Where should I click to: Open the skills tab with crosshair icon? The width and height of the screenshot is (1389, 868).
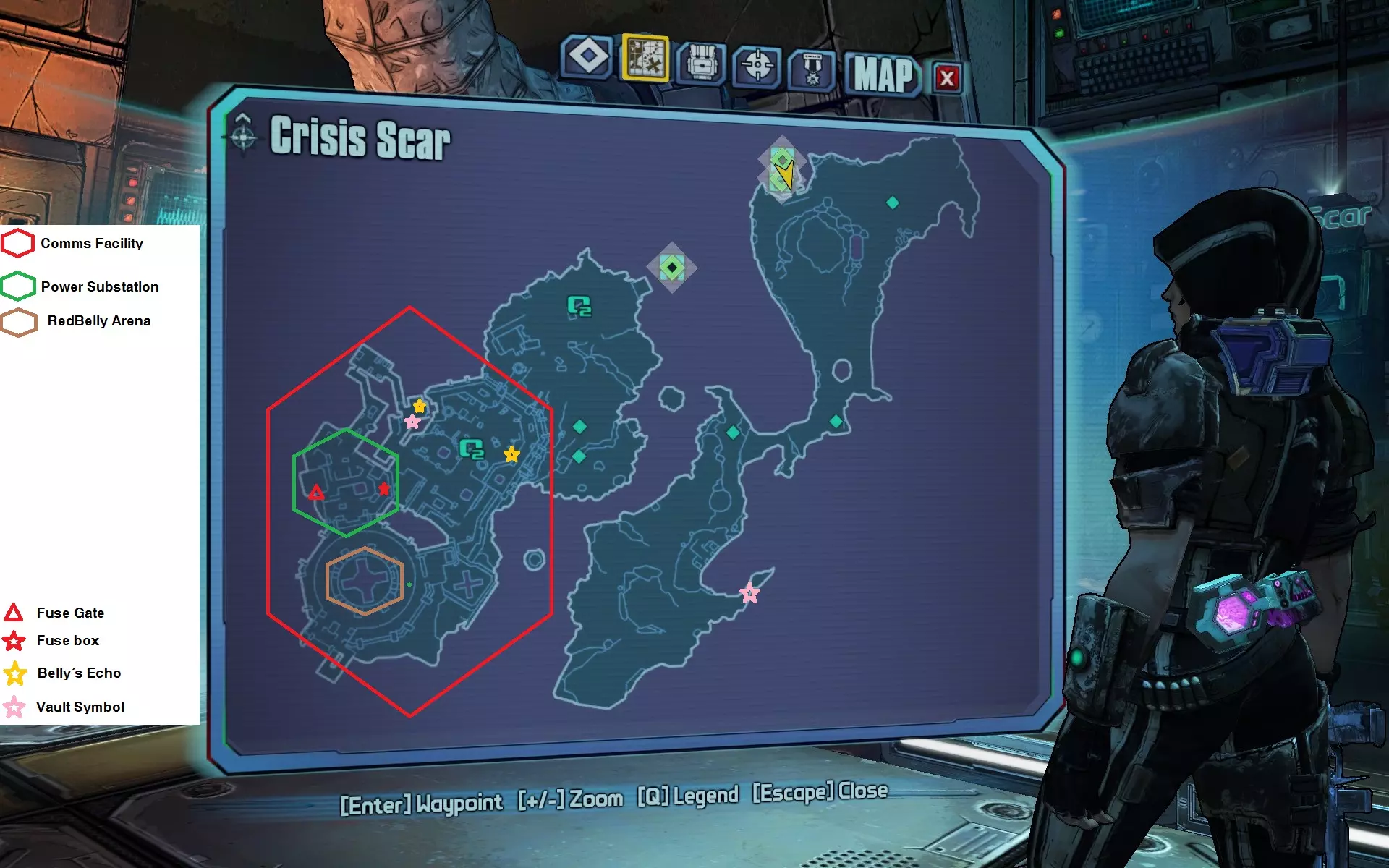click(757, 66)
